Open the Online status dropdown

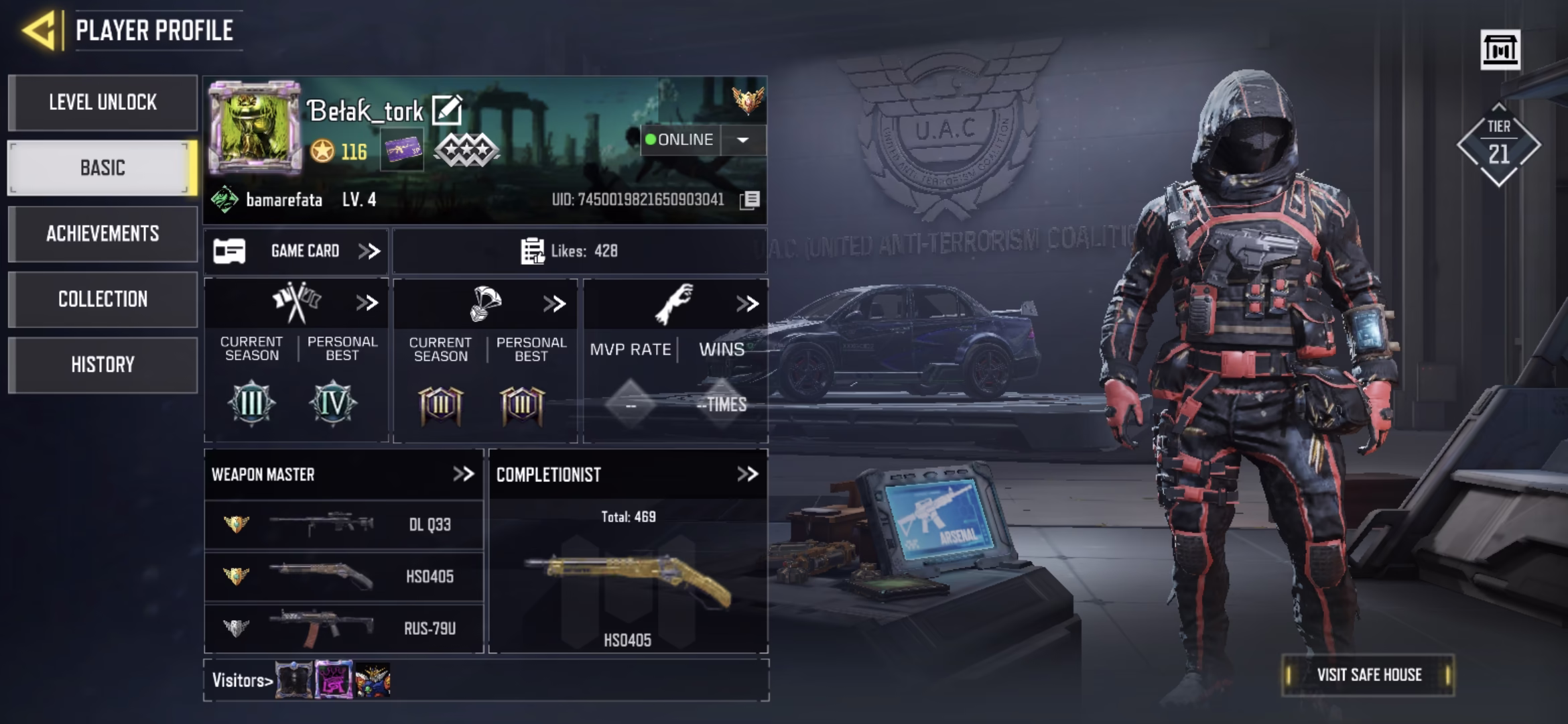742,140
